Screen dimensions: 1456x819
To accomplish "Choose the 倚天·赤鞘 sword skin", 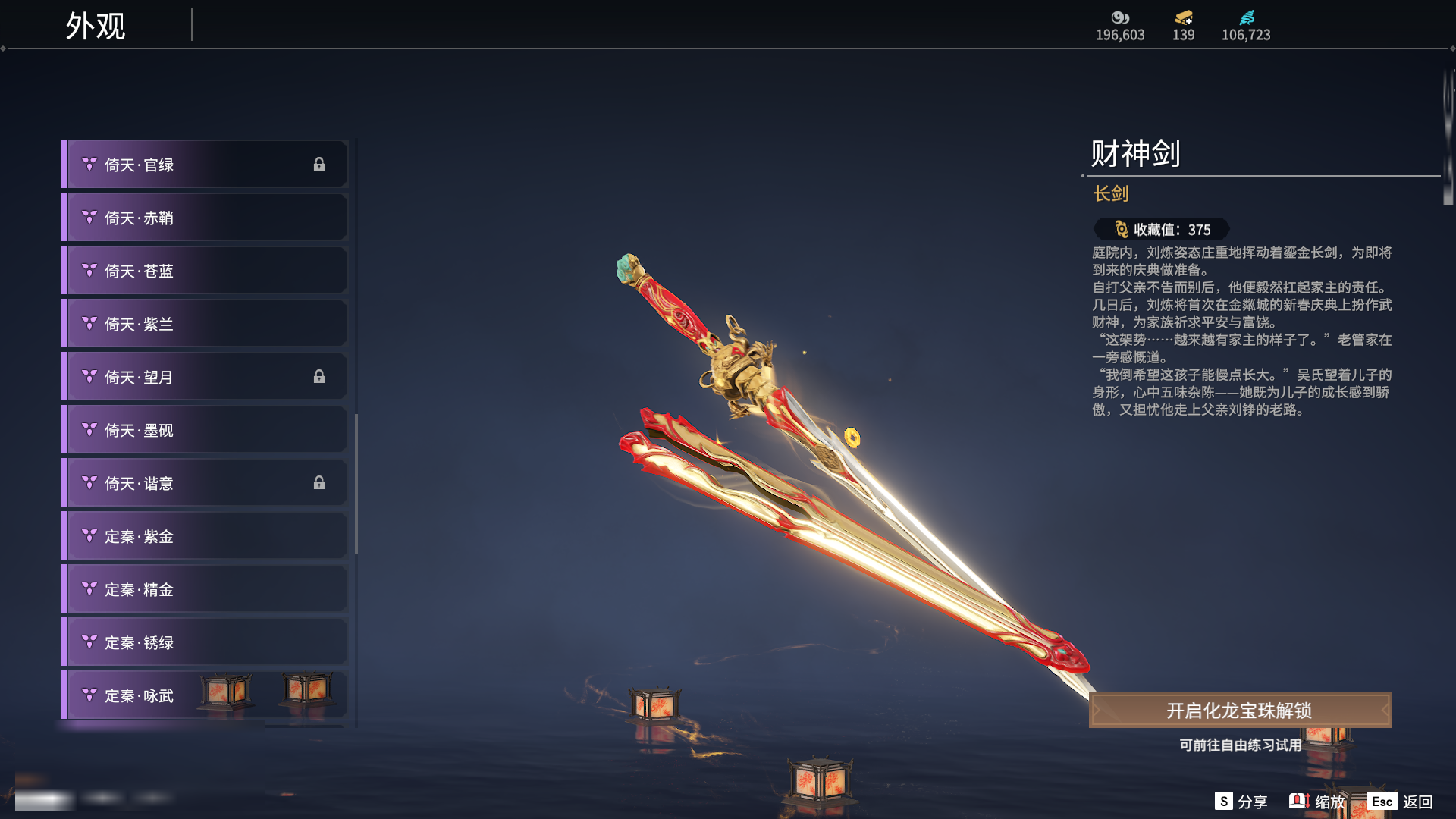I will coord(205,218).
